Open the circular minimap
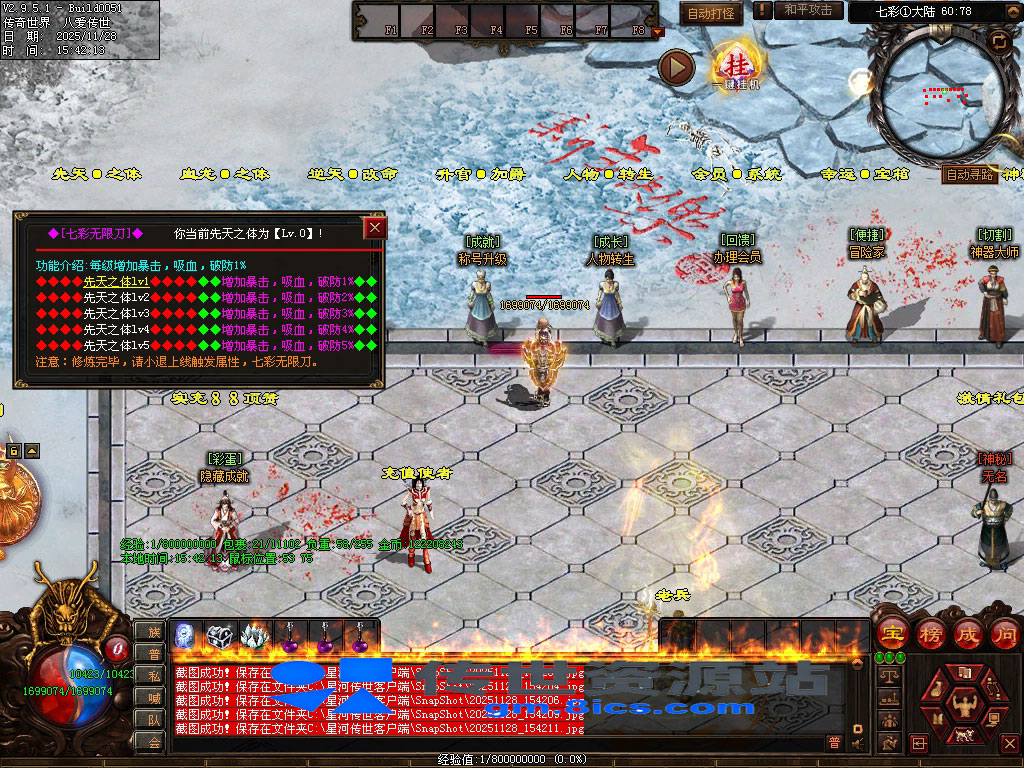Image resolution: width=1024 pixels, height=768 pixels. click(x=941, y=93)
